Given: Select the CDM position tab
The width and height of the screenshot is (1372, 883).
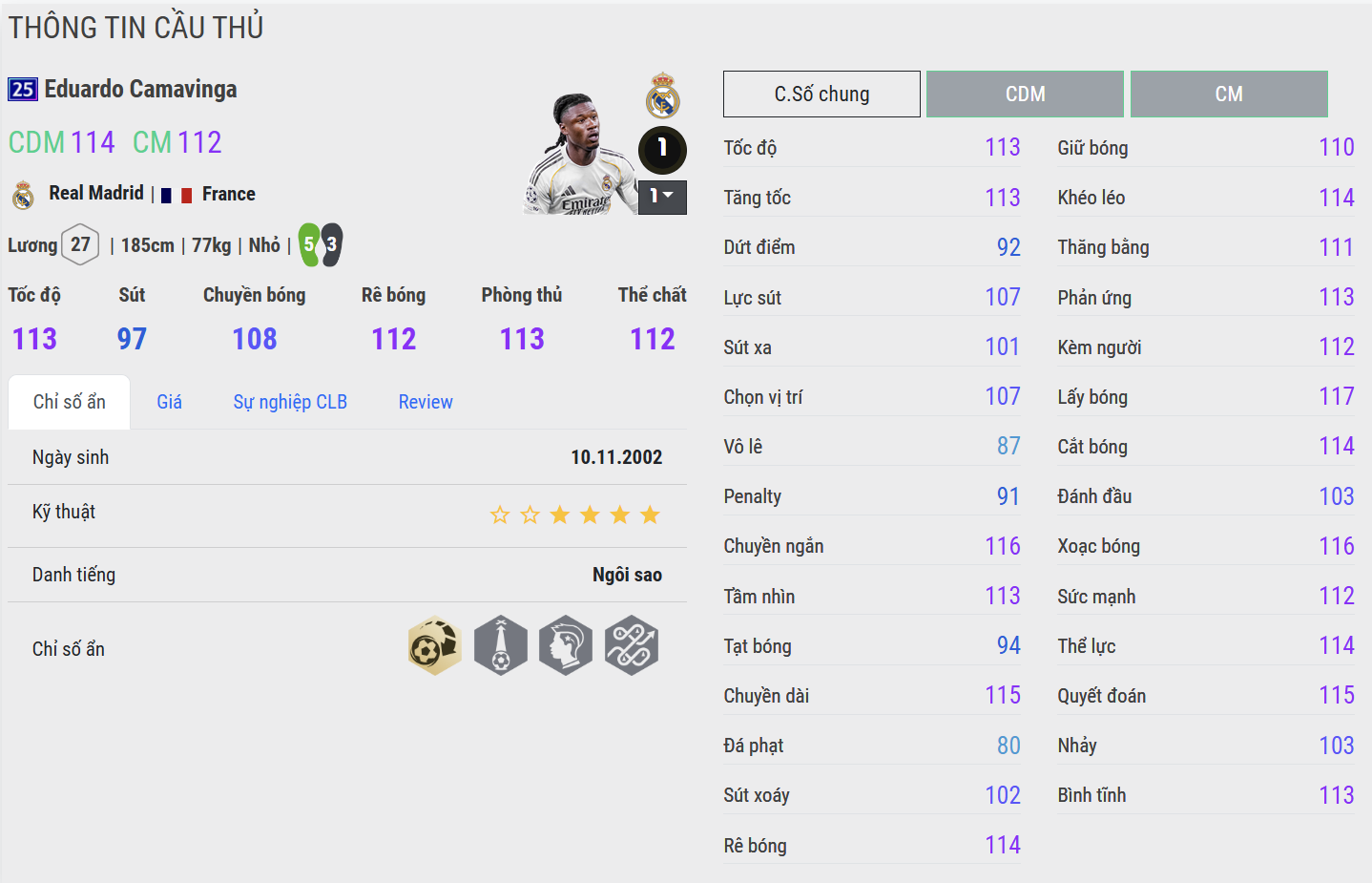Looking at the screenshot, I should pyautogui.click(x=1025, y=94).
